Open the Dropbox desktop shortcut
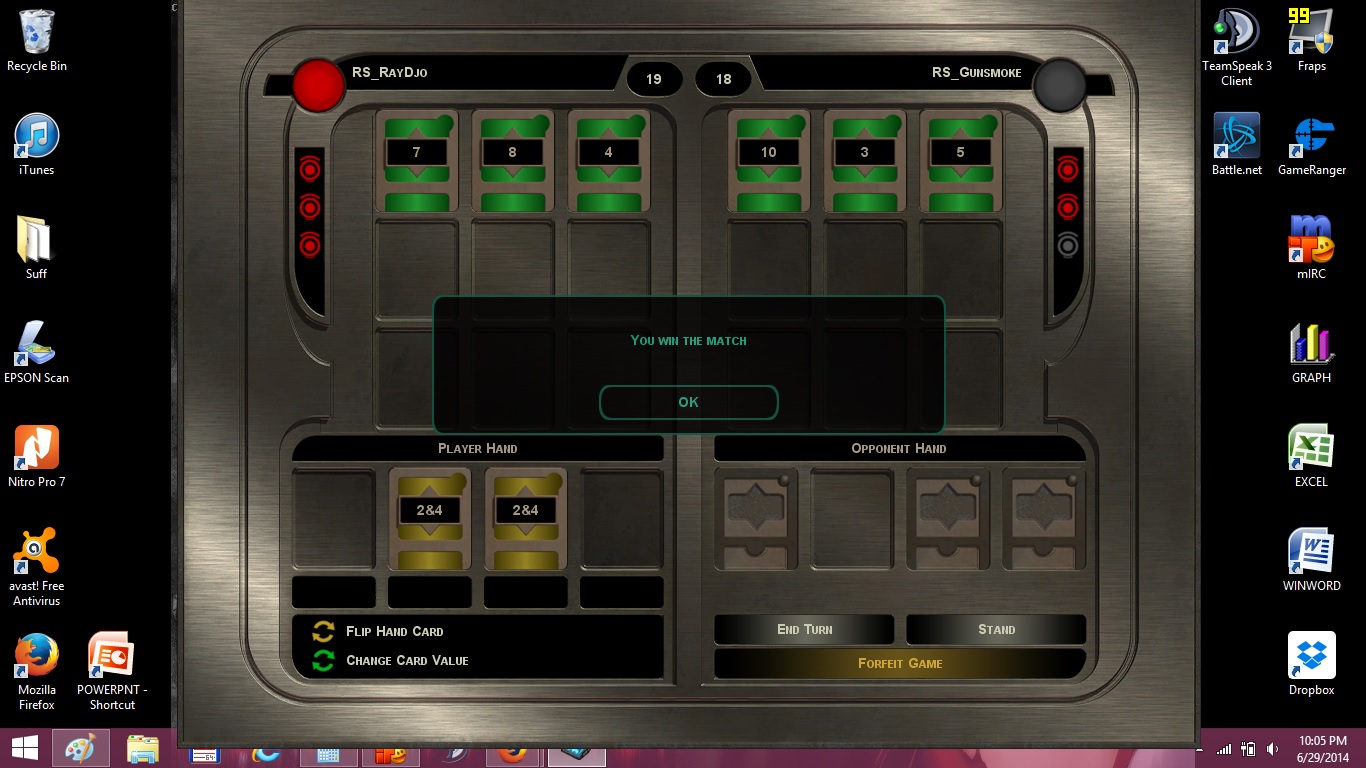Screen dimensions: 1366x768 coord(1311,664)
